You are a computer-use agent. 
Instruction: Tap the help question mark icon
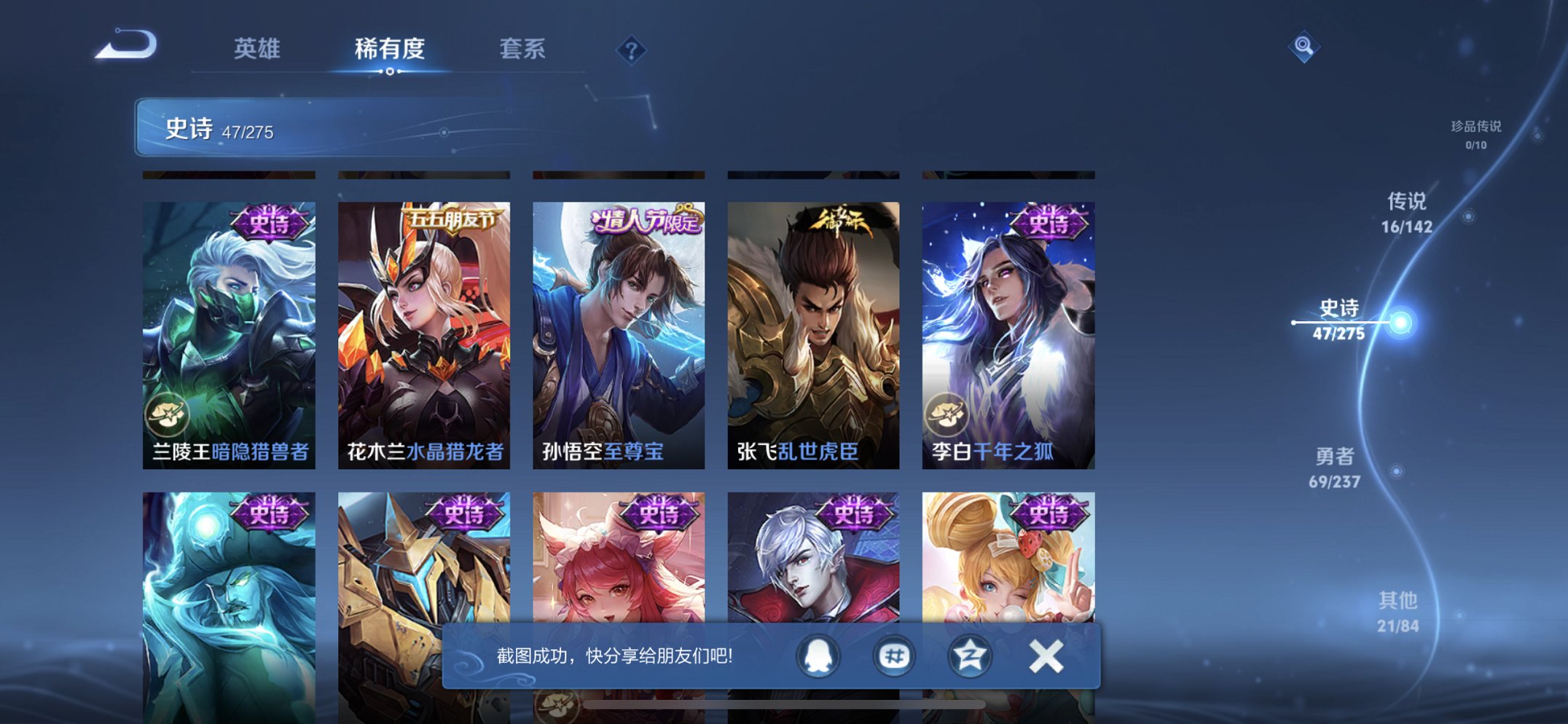[x=631, y=50]
